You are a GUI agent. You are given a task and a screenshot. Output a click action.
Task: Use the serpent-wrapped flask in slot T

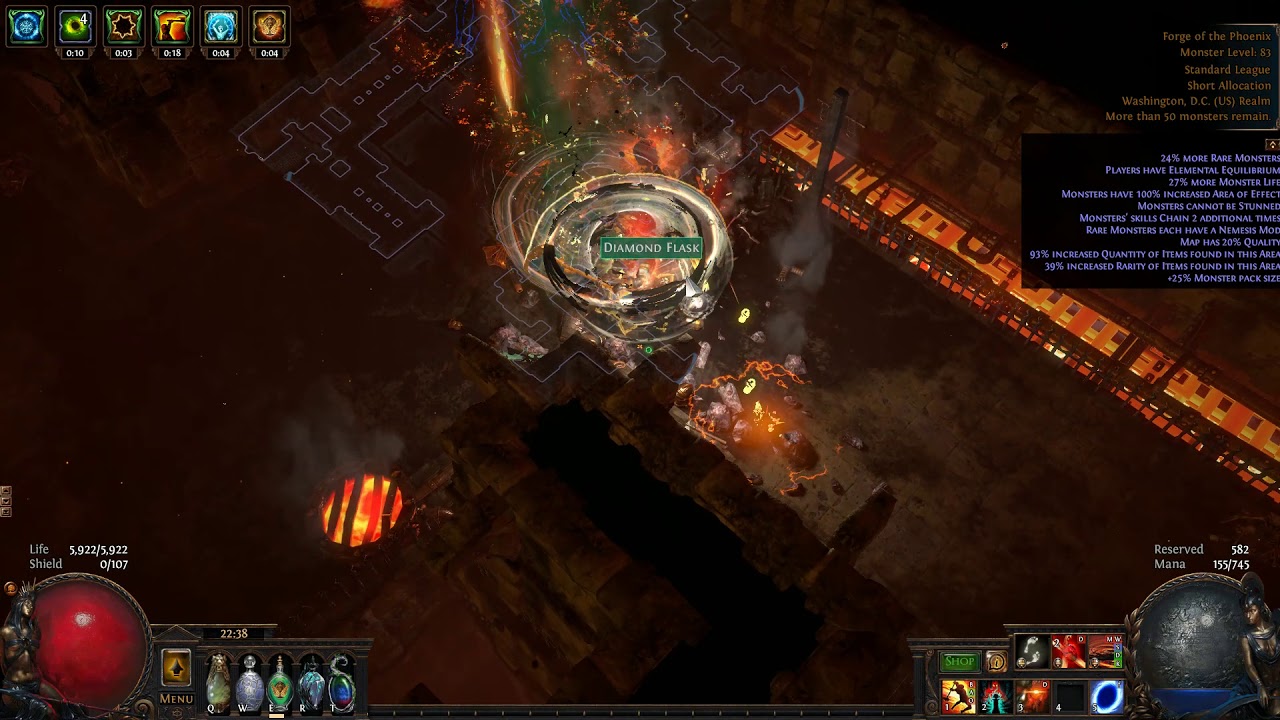pyautogui.click(x=342, y=682)
